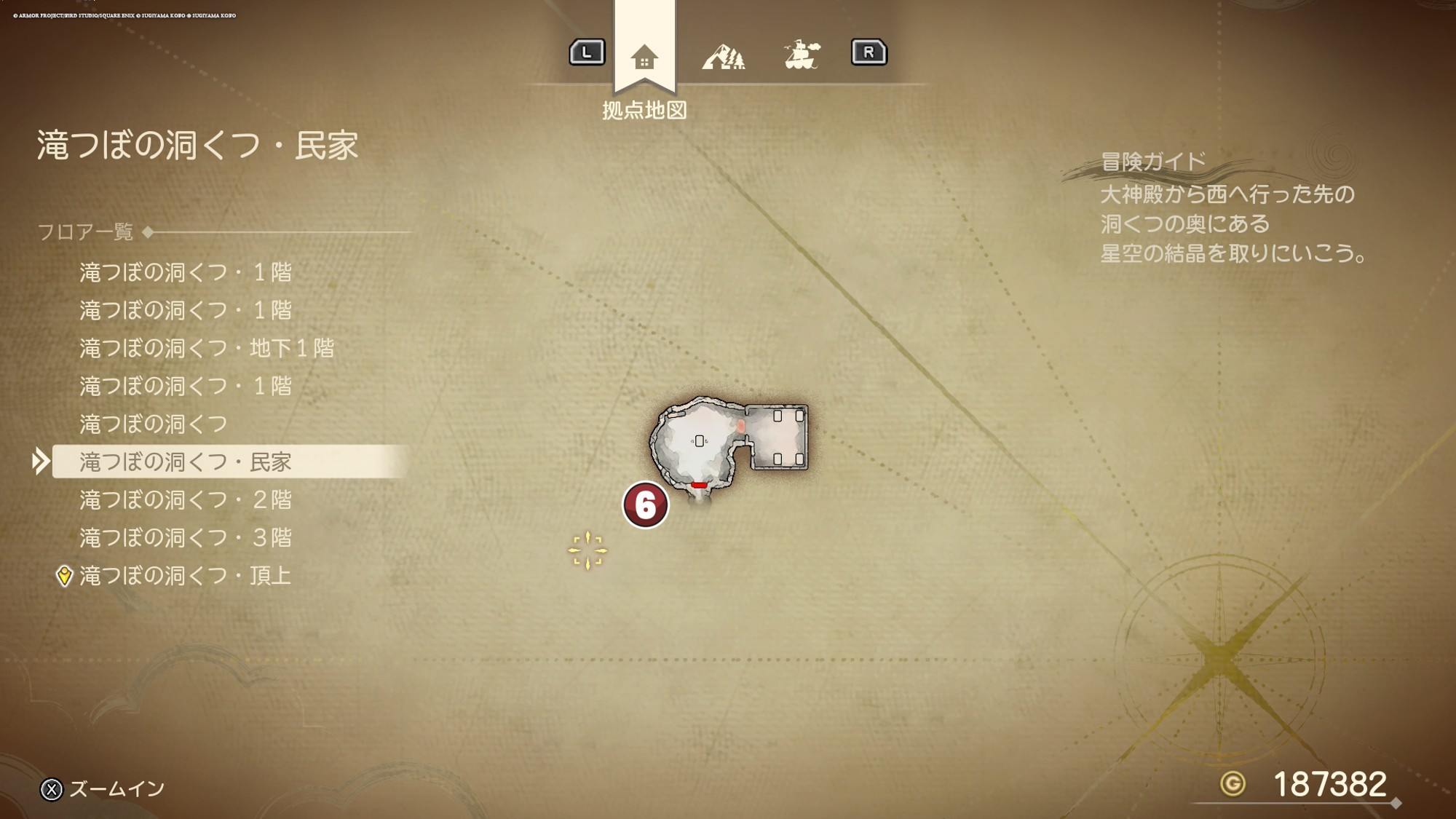Select the house base map tab
This screenshot has width=1456, height=819.
tap(644, 57)
